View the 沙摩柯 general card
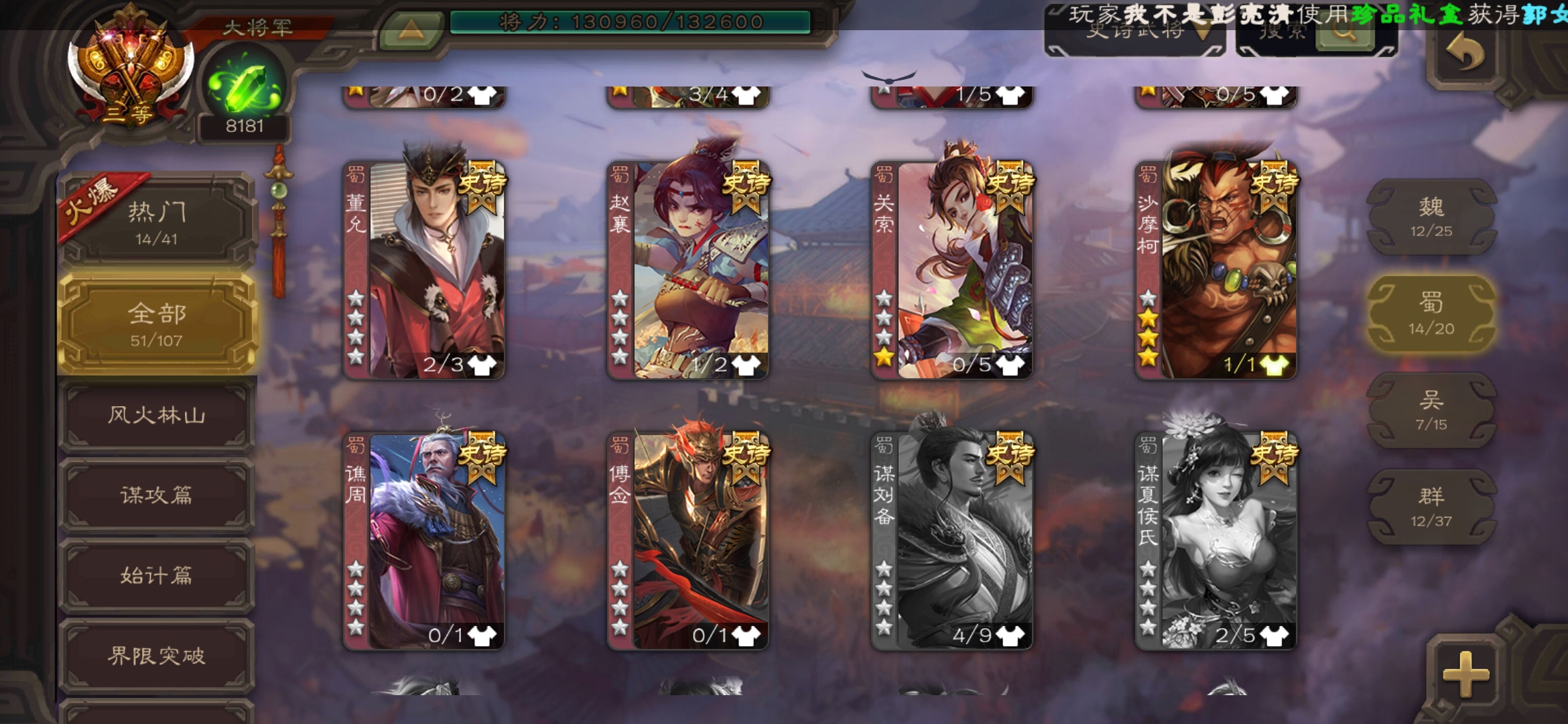1568x724 pixels. (1216, 269)
